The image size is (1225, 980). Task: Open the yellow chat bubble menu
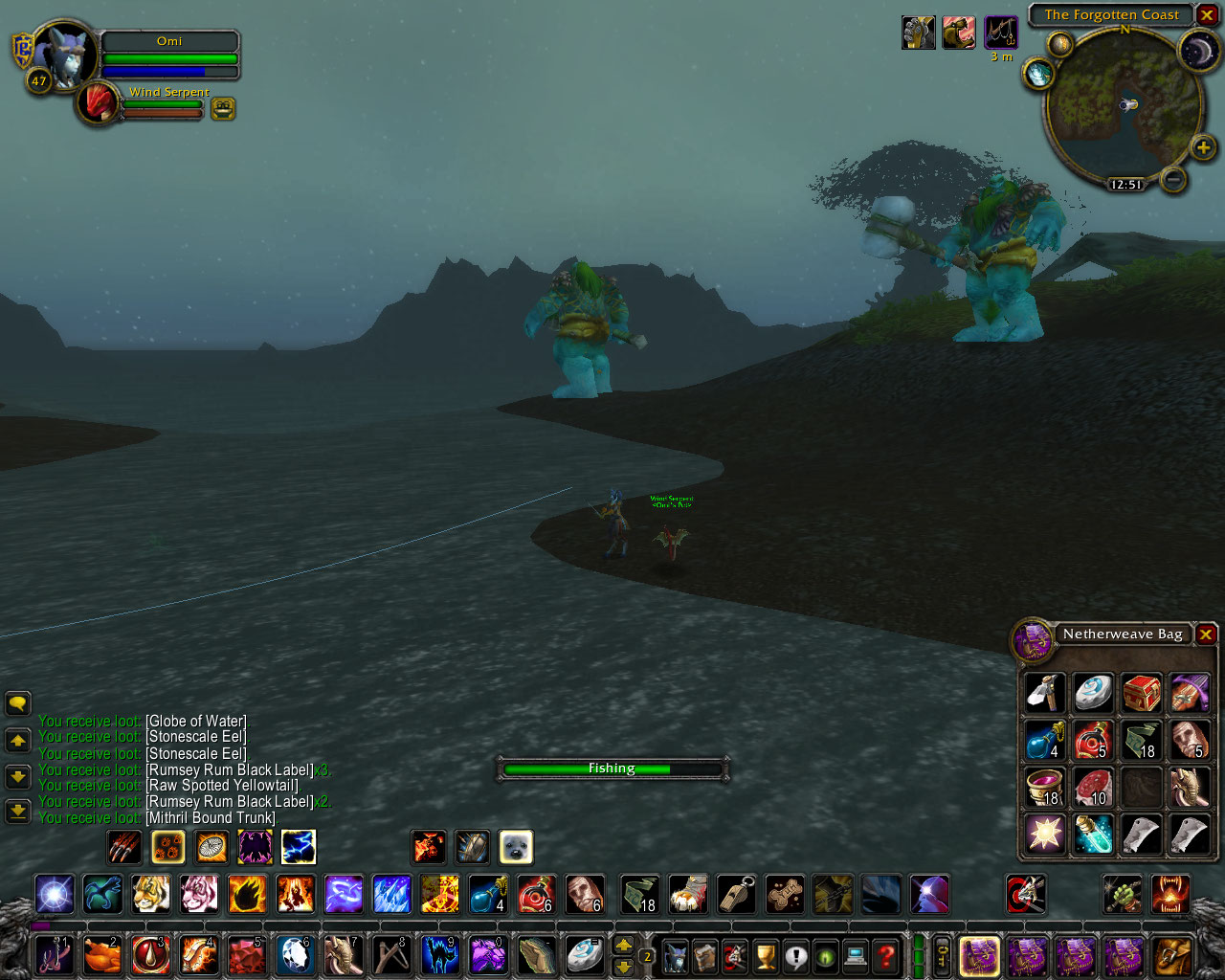pos(17,706)
